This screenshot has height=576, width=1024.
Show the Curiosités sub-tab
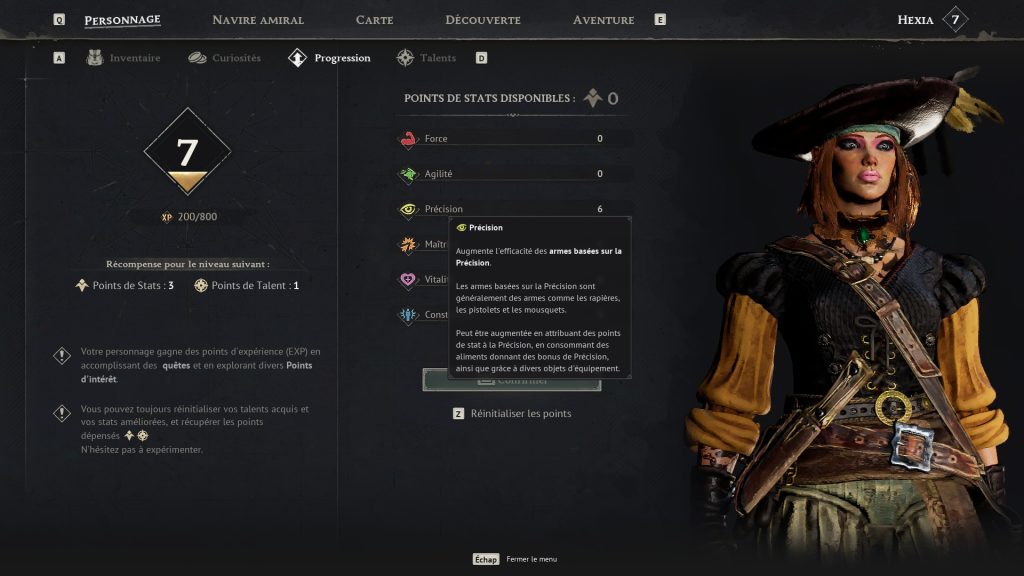tap(225, 58)
